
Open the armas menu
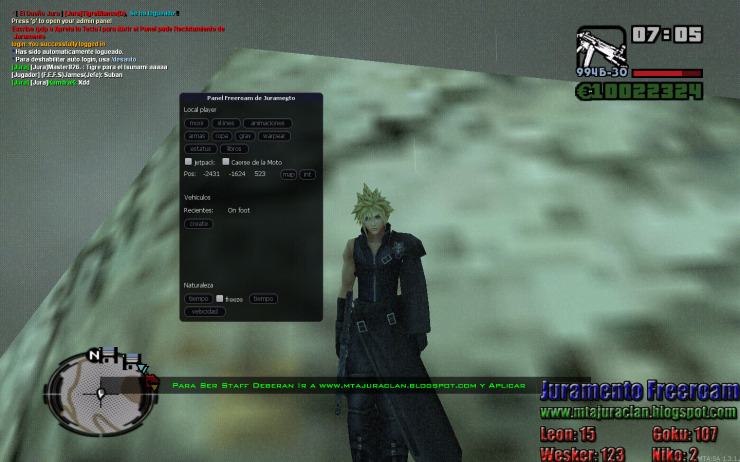click(x=197, y=135)
